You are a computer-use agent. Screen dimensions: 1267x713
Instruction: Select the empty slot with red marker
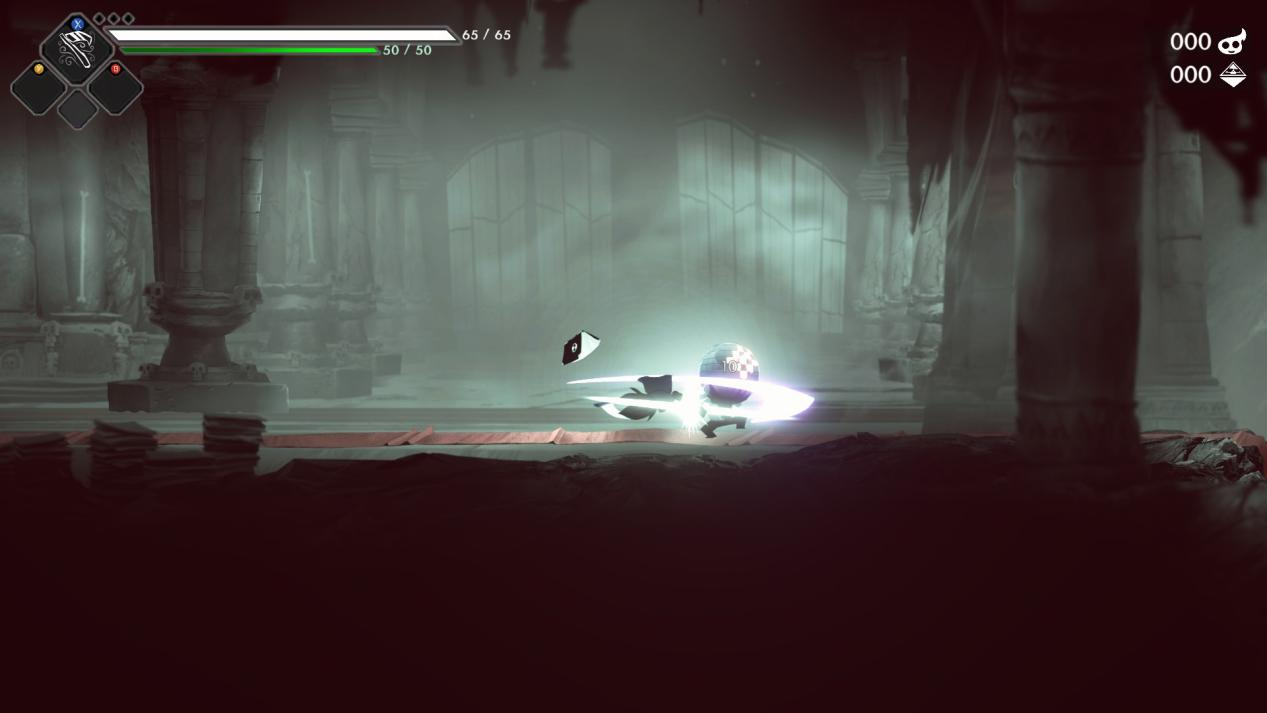pyautogui.click(x=115, y=88)
